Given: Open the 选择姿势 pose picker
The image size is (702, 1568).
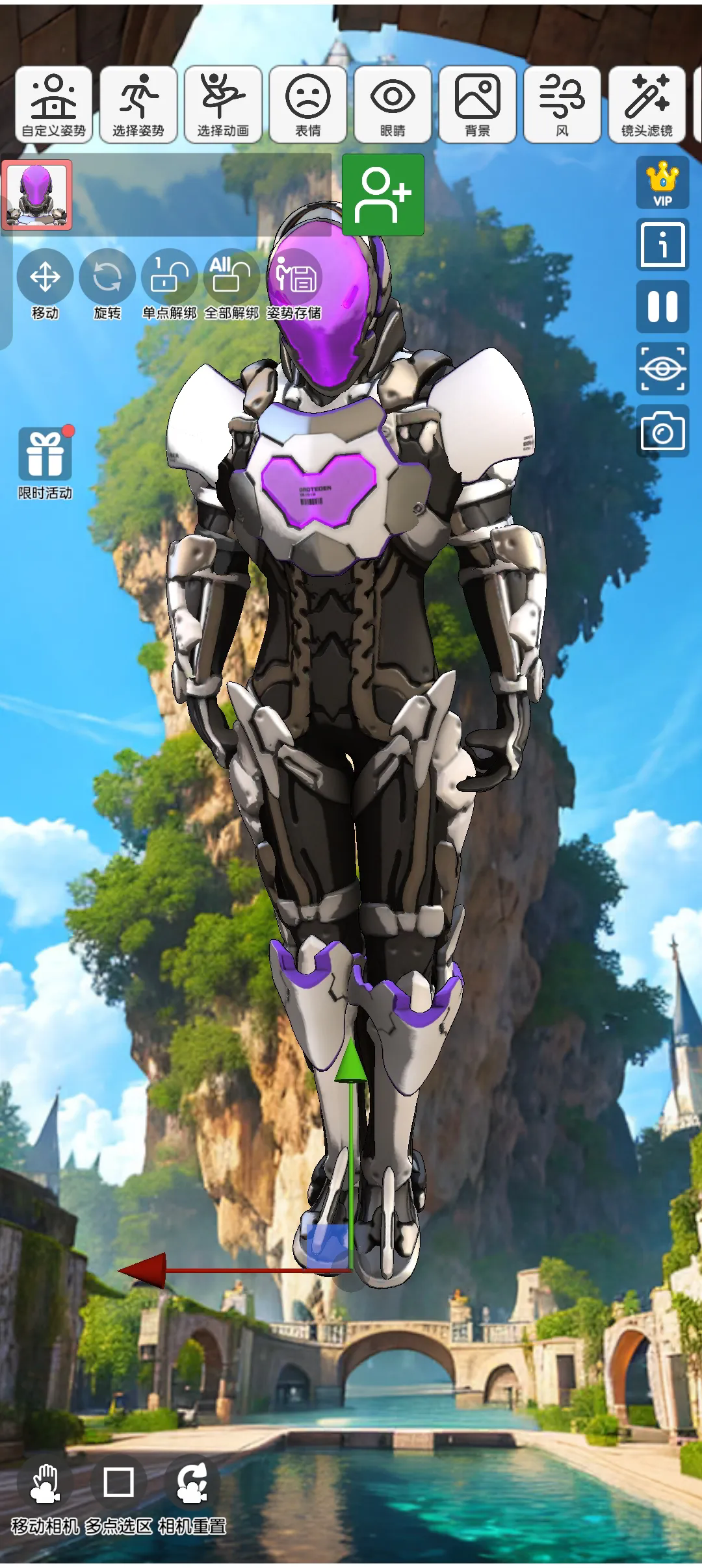Looking at the screenshot, I should pos(138,104).
